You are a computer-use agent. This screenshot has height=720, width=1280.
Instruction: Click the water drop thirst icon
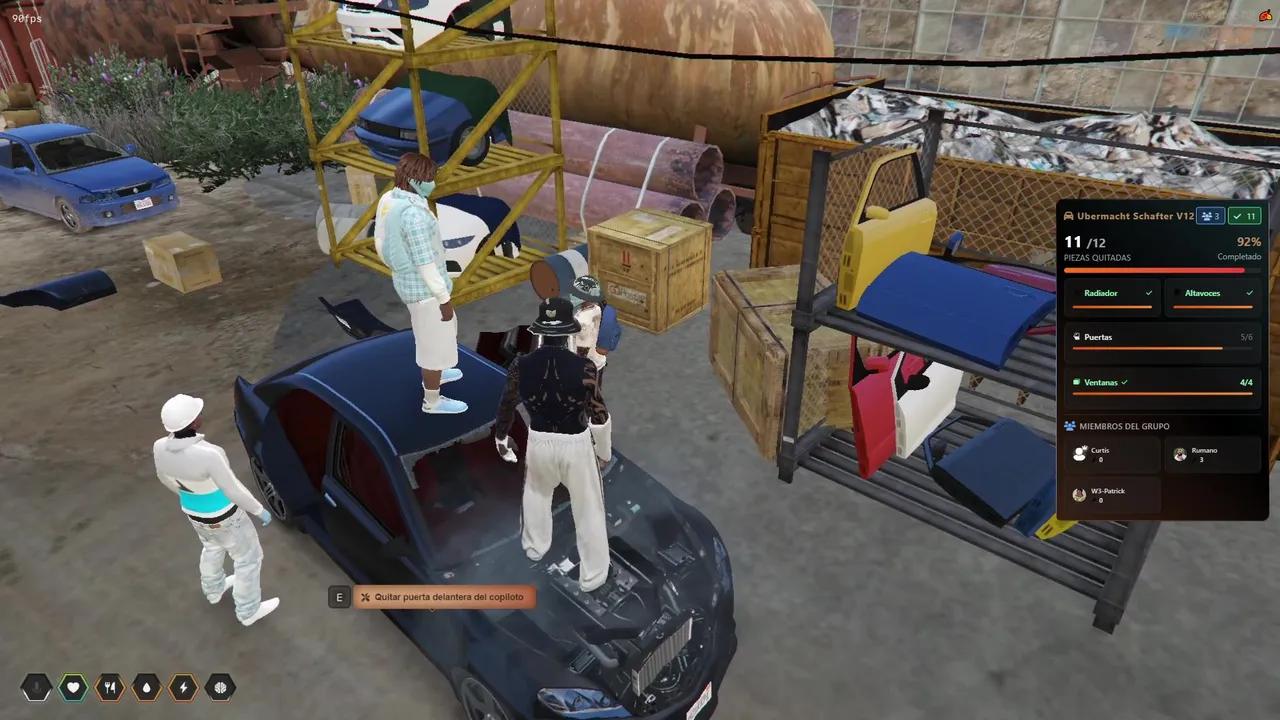[146, 687]
